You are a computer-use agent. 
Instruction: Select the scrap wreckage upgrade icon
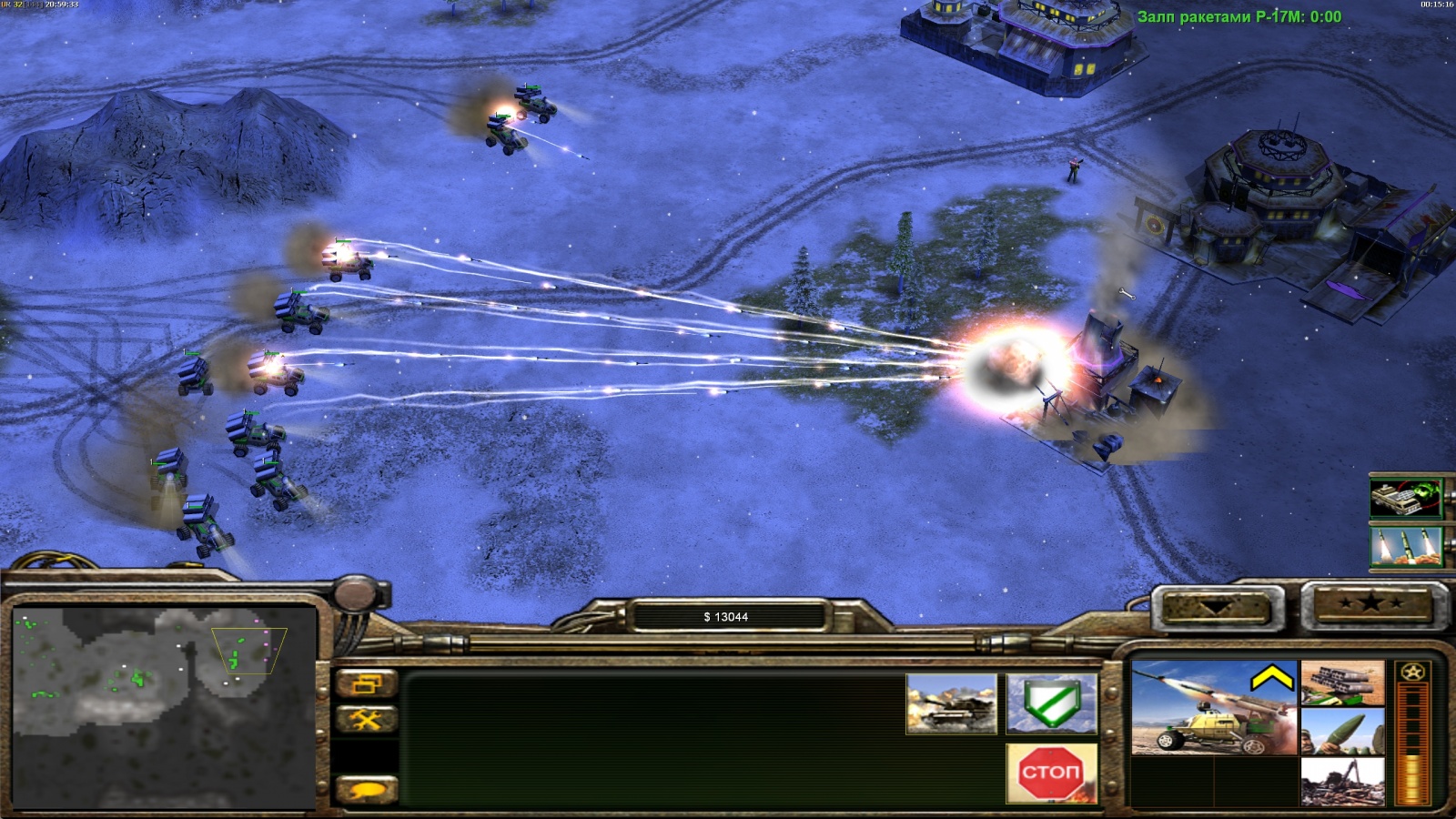pos(1342,781)
